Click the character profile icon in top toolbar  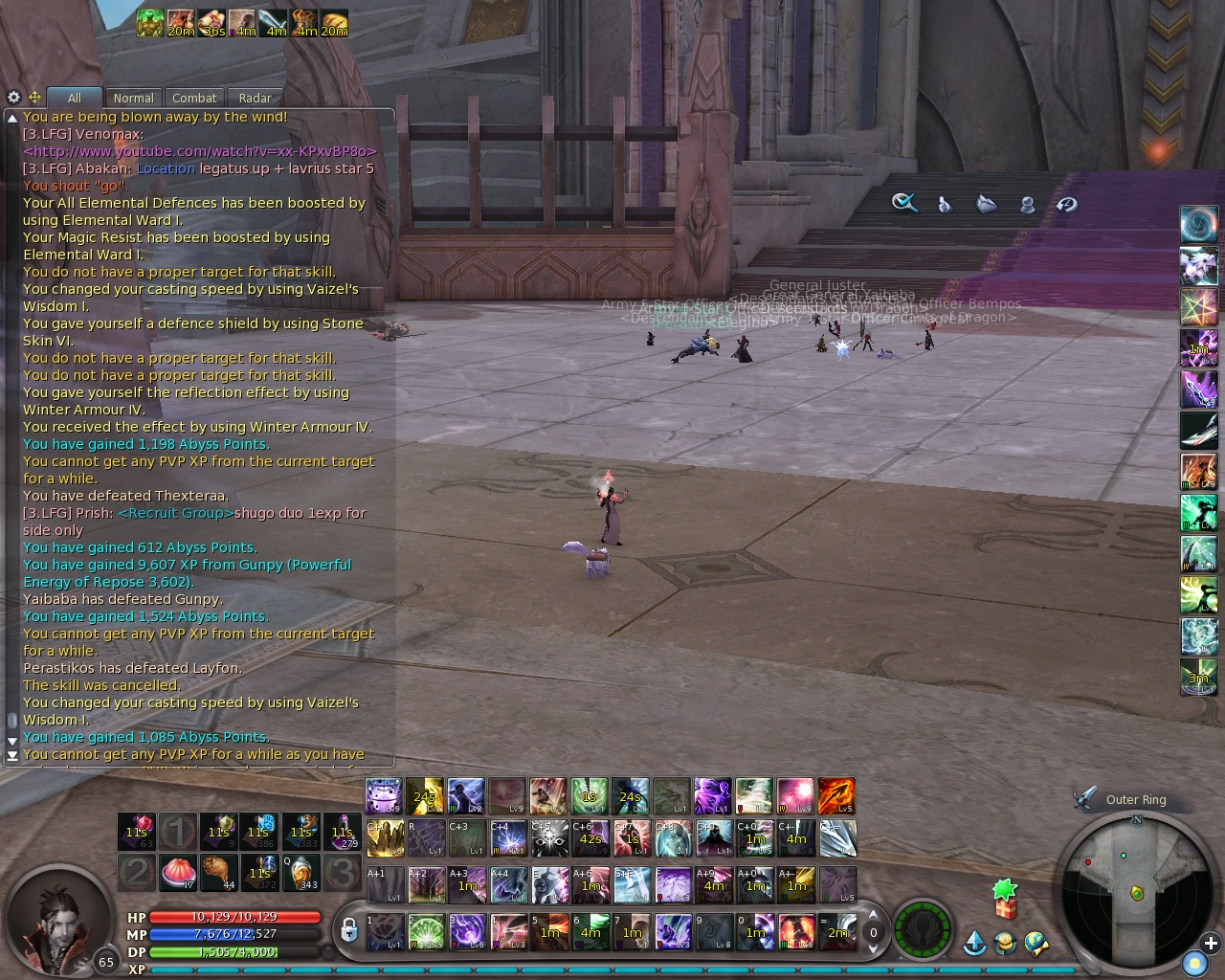click(x=1026, y=204)
